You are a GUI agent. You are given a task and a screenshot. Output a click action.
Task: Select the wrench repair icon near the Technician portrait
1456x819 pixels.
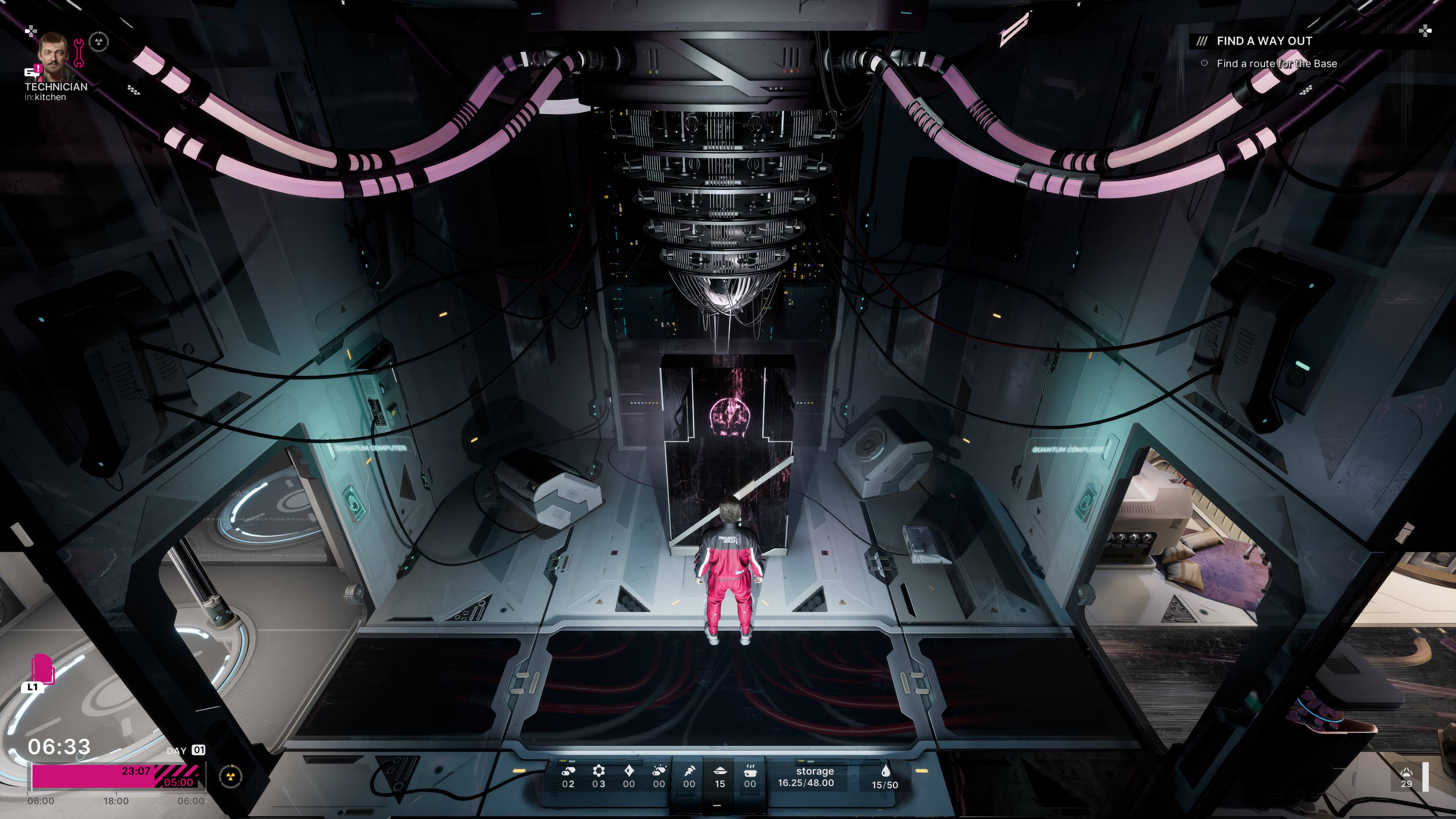click(79, 53)
